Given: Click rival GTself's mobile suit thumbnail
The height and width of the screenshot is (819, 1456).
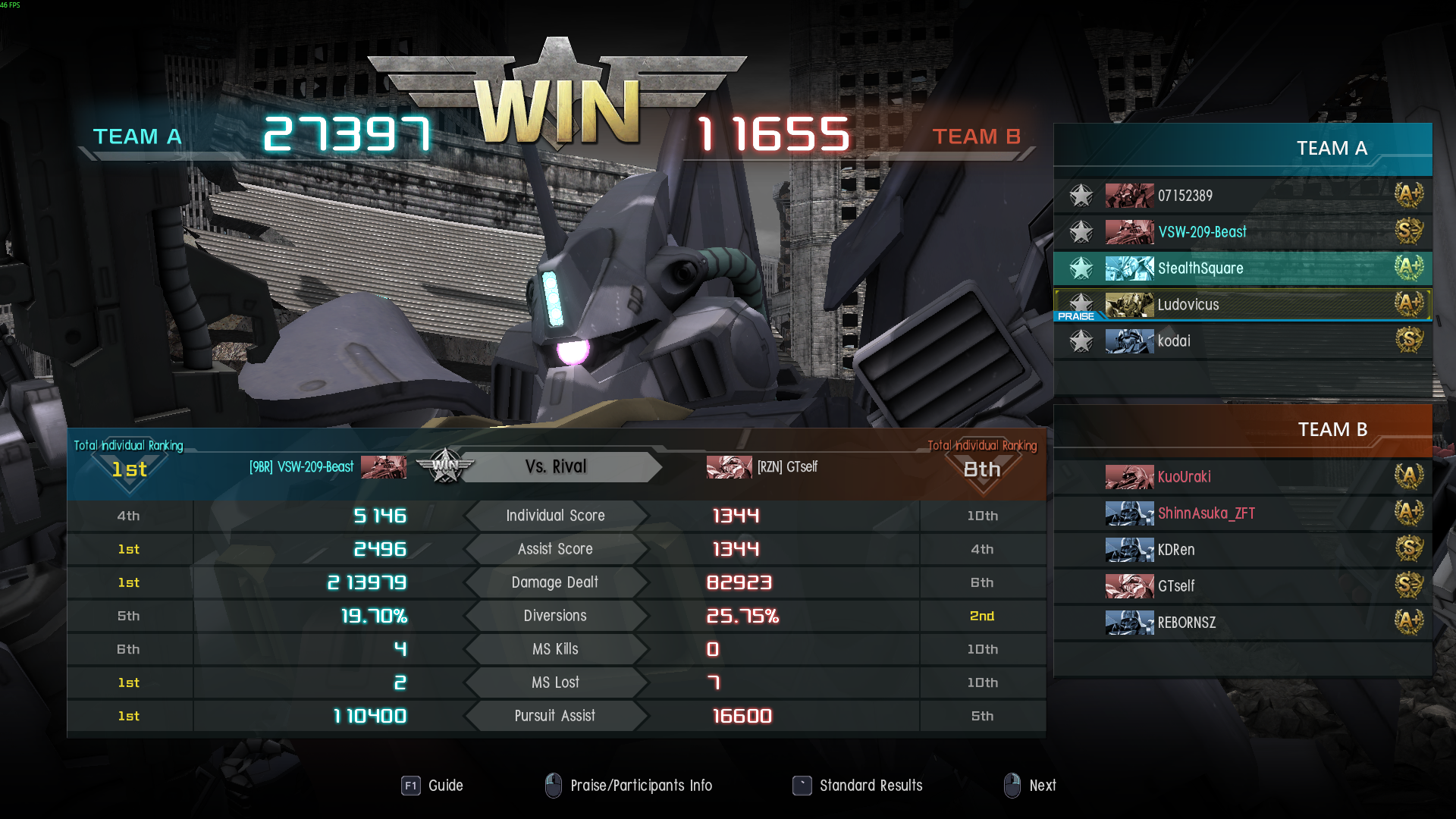Looking at the screenshot, I should coord(729,467).
